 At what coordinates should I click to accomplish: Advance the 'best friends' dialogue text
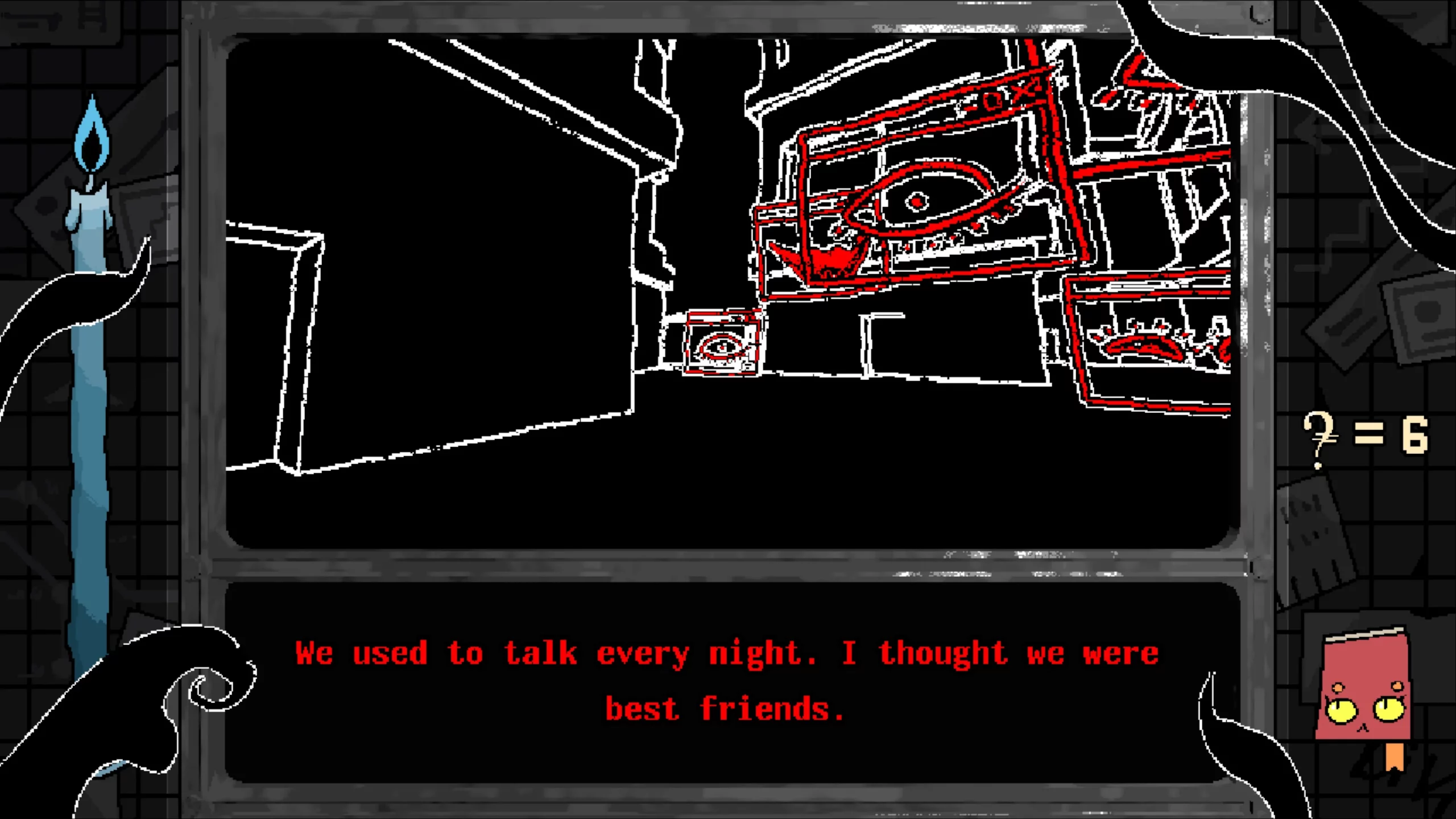click(722, 707)
